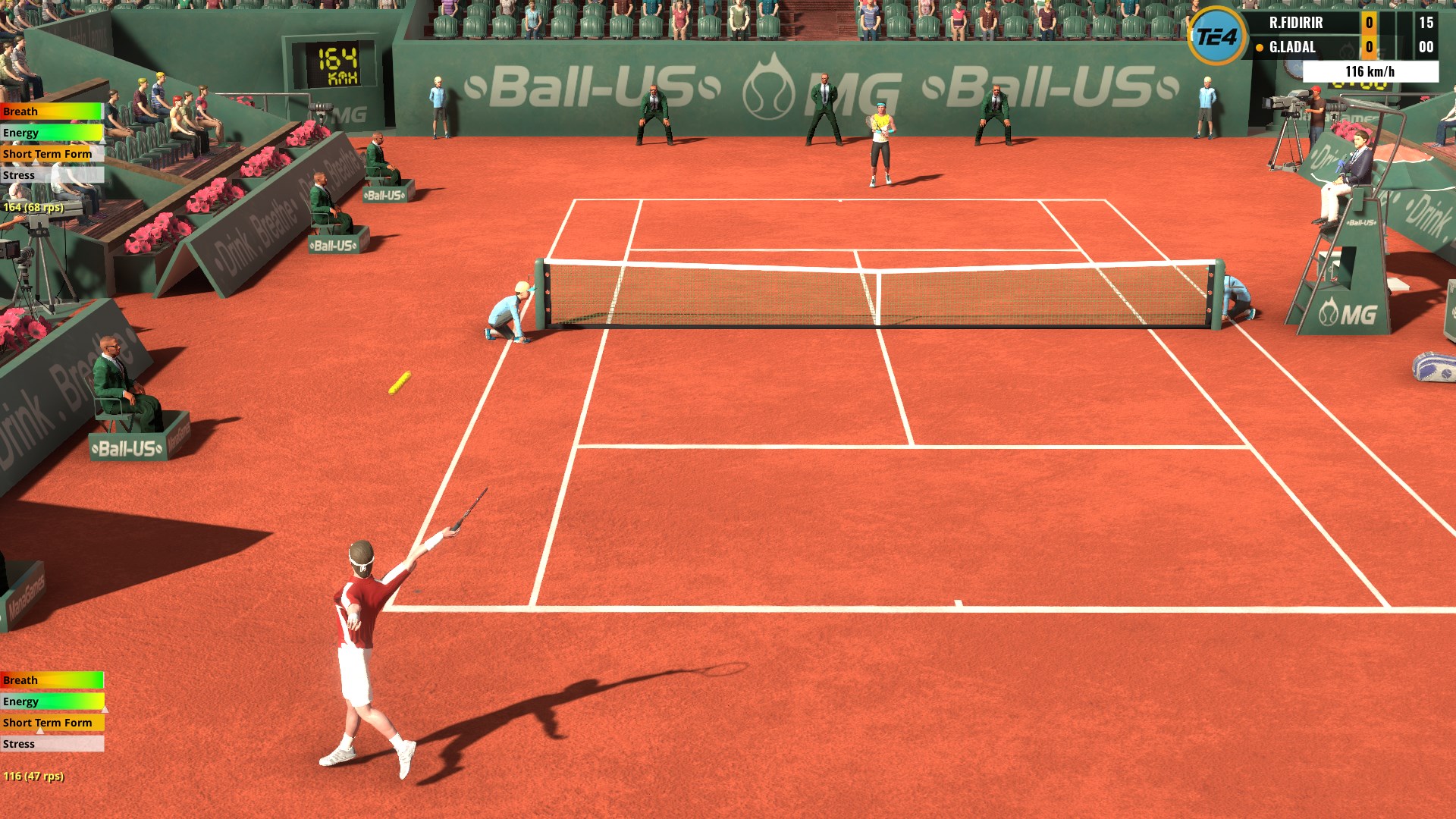
Task: Click the 164 (68 rps) speed readout text
Action: [33, 206]
